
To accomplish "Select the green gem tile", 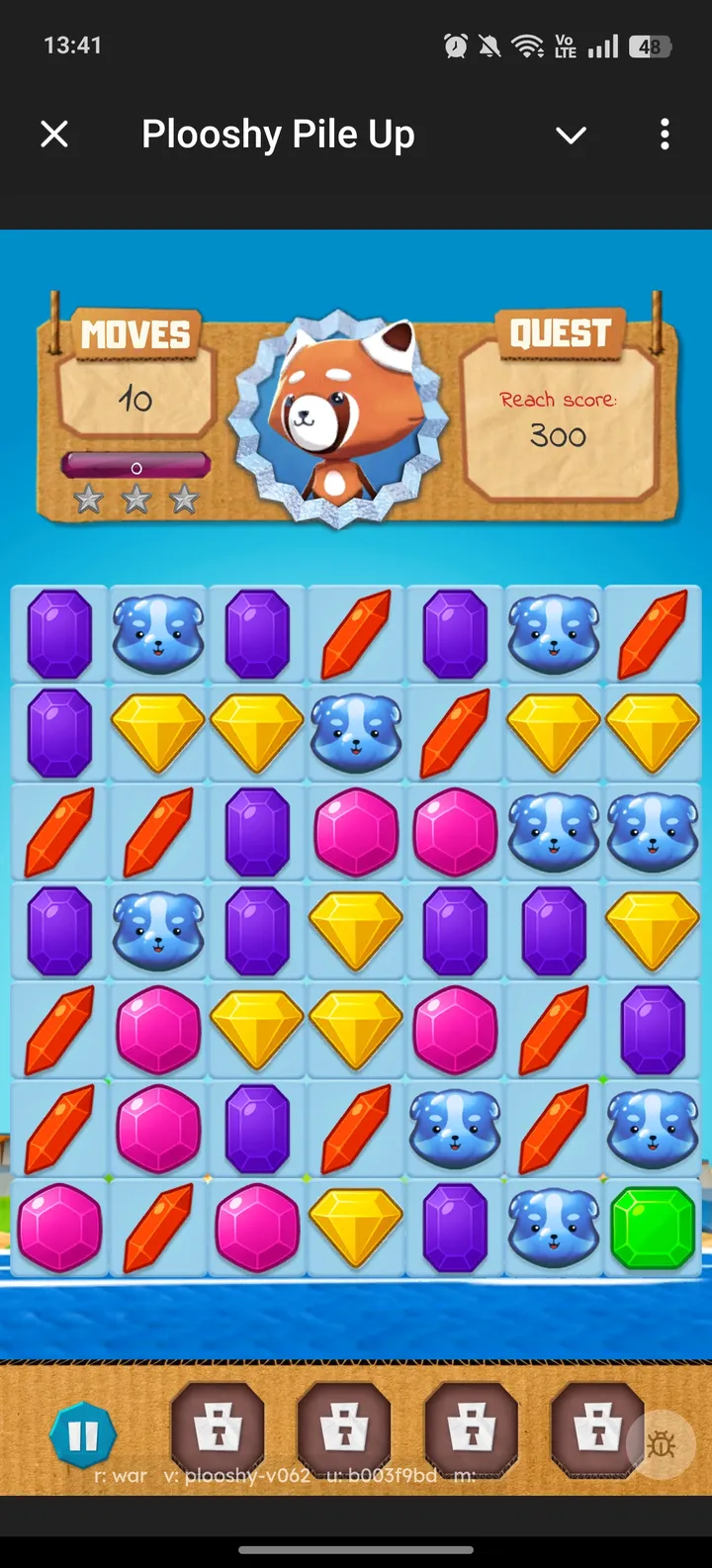I will (x=653, y=1228).
